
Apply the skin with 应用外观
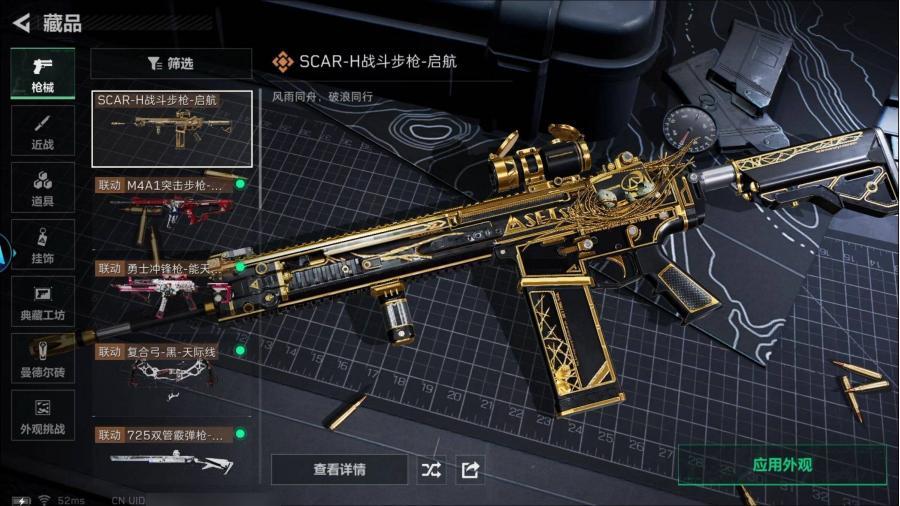coord(782,465)
